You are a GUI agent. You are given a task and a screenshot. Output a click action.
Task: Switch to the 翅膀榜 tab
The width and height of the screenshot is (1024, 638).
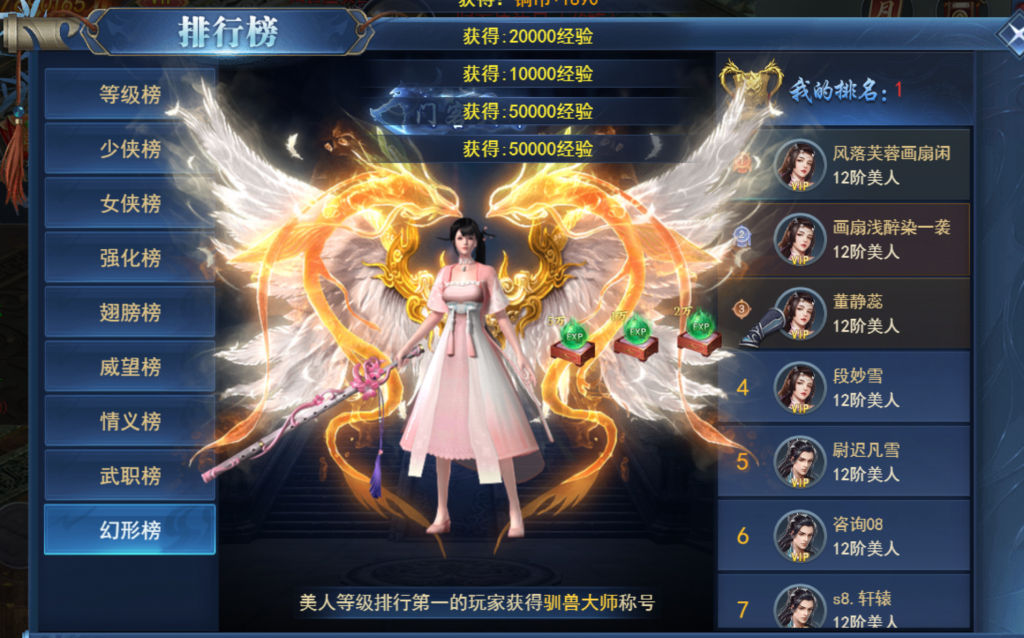click(130, 312)
